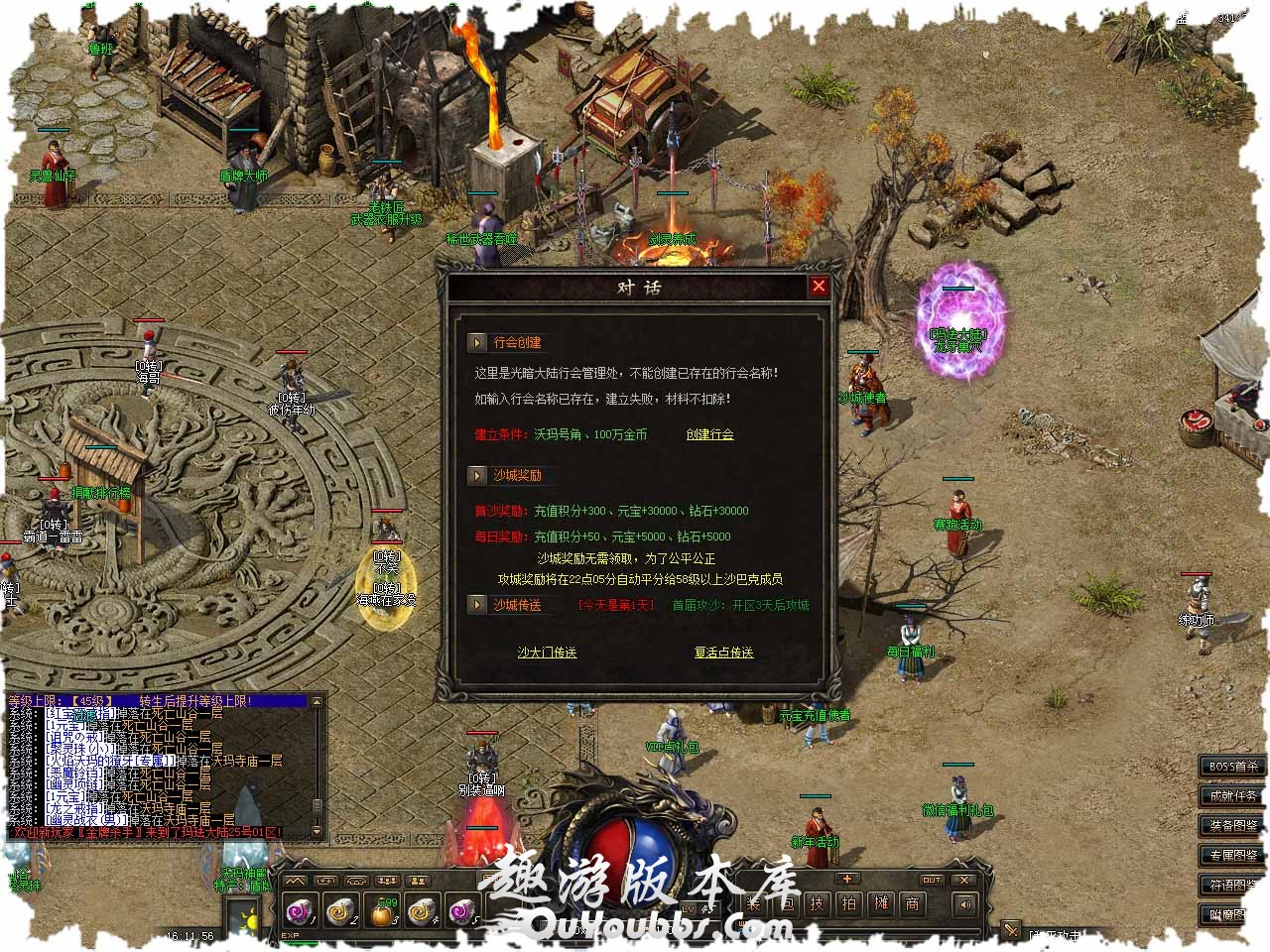Image resolution: width=1270 pixels, height=952 pixels.
Task: Open the BOSS首杀 panel
Action: tap(1233, 767)
